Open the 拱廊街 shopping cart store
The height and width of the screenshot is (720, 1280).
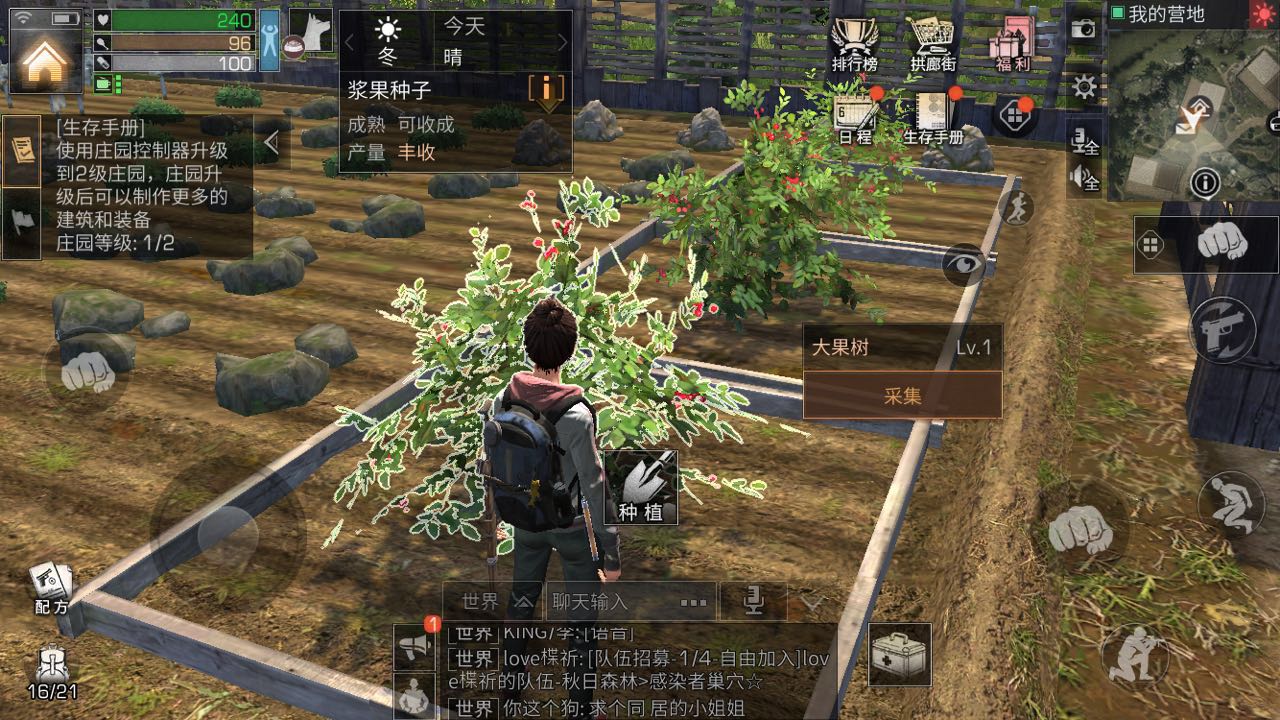[932, 40]
